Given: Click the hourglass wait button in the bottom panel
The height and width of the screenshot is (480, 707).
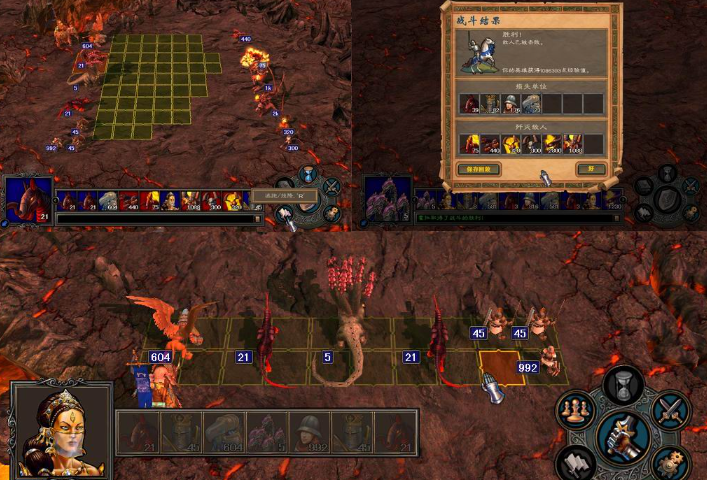Looking at the screenshot, I should coord(625,381).
